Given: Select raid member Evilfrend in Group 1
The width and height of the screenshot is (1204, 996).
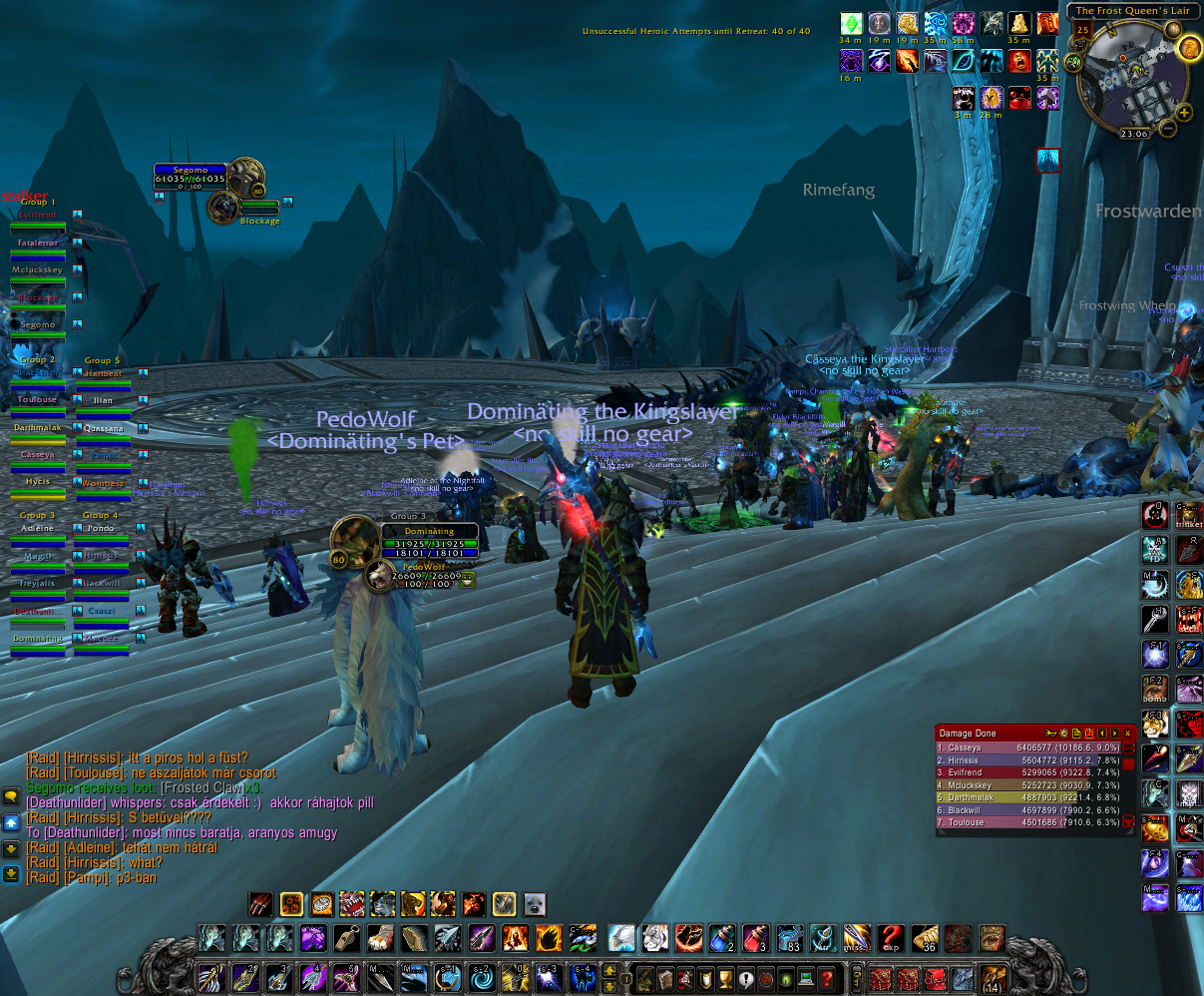Looking at the screenshot, I should [x=38, y=221].
